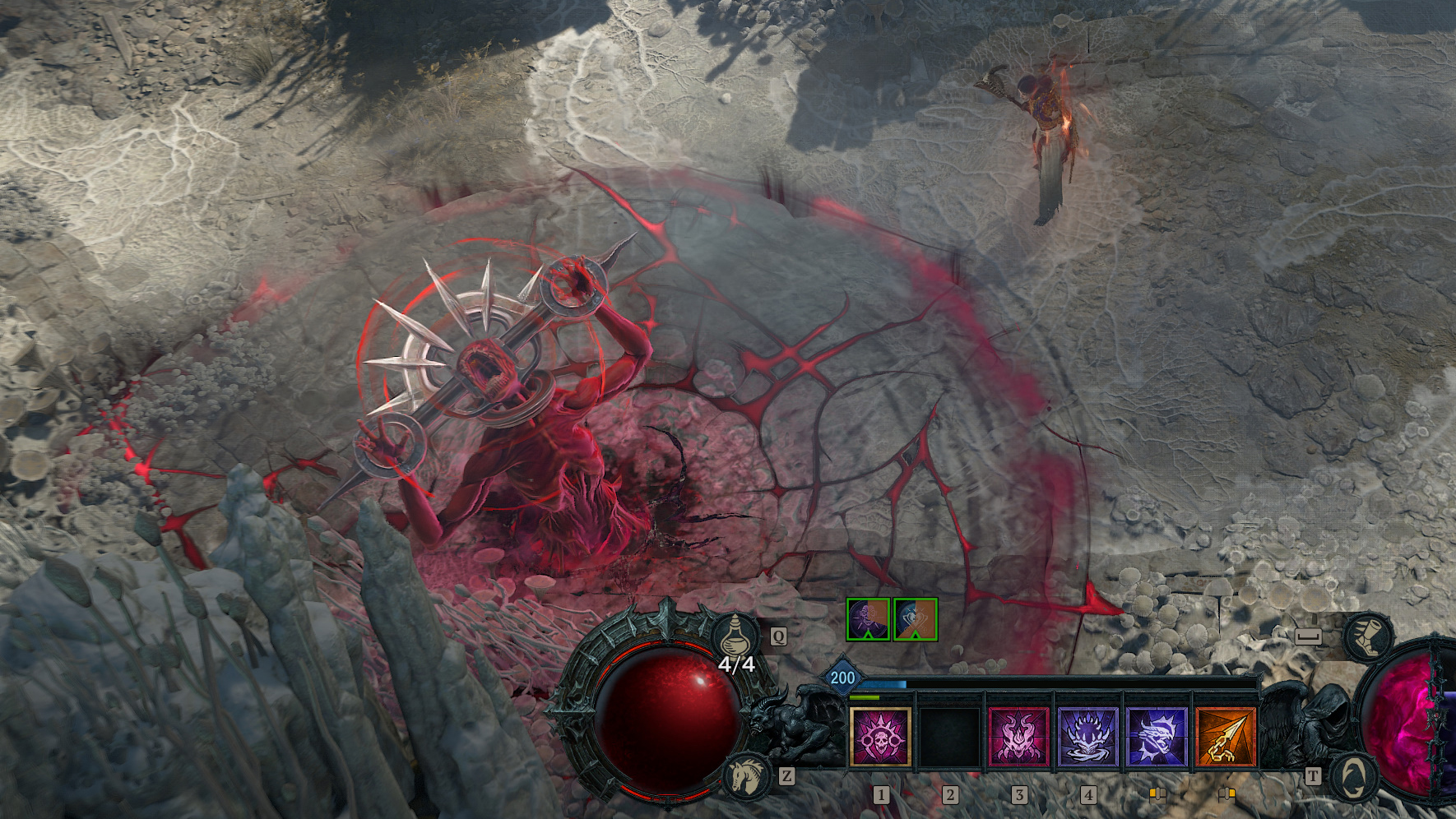The height and width of the screenshot is (819, 1456).
Task: Inspect the first green-bordered buff icon
Action: pos(868,619)
